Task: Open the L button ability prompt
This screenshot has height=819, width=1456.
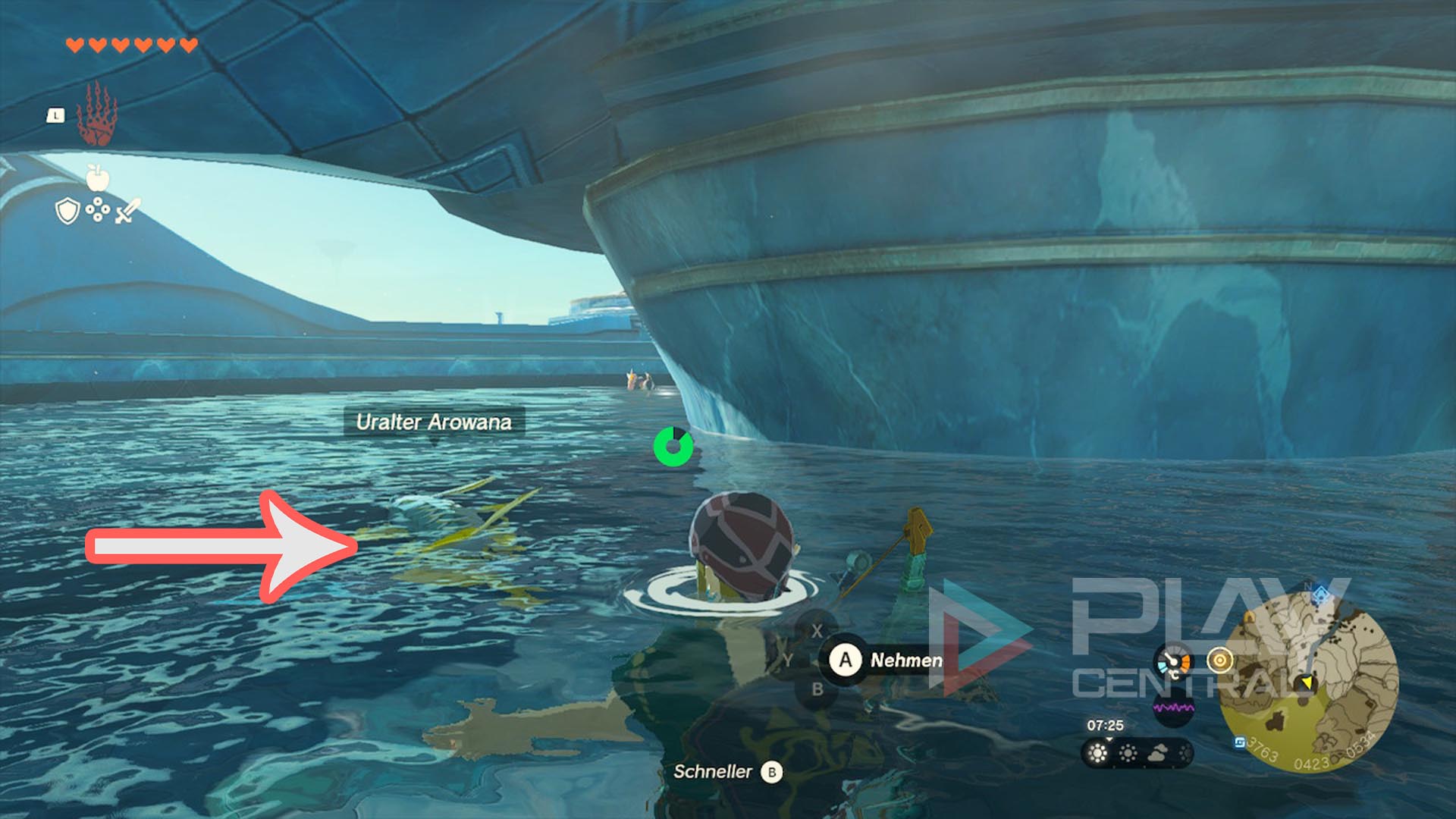Action: (56, 115)
